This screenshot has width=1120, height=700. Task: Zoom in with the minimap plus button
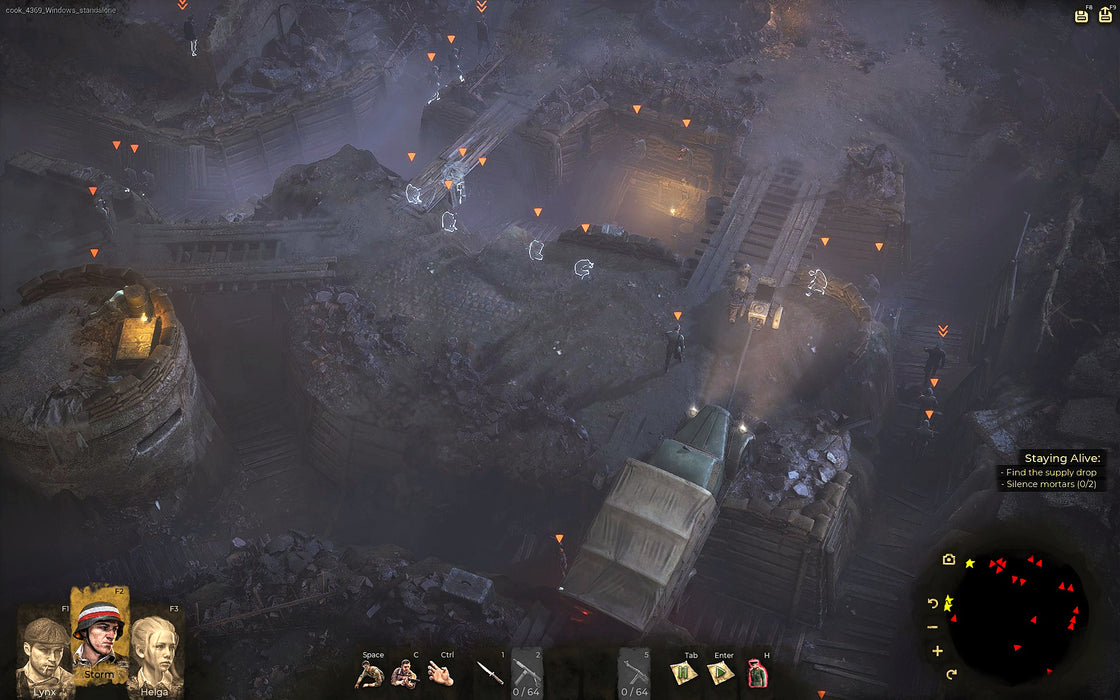(x=937, y=651)
